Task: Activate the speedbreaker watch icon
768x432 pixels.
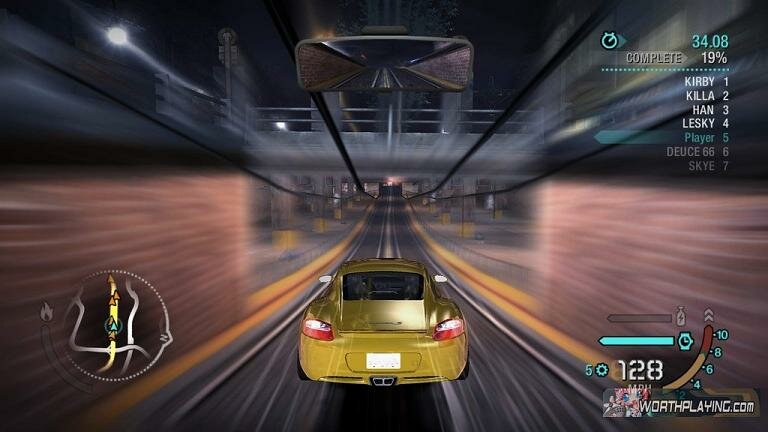Action: (685, 340)
